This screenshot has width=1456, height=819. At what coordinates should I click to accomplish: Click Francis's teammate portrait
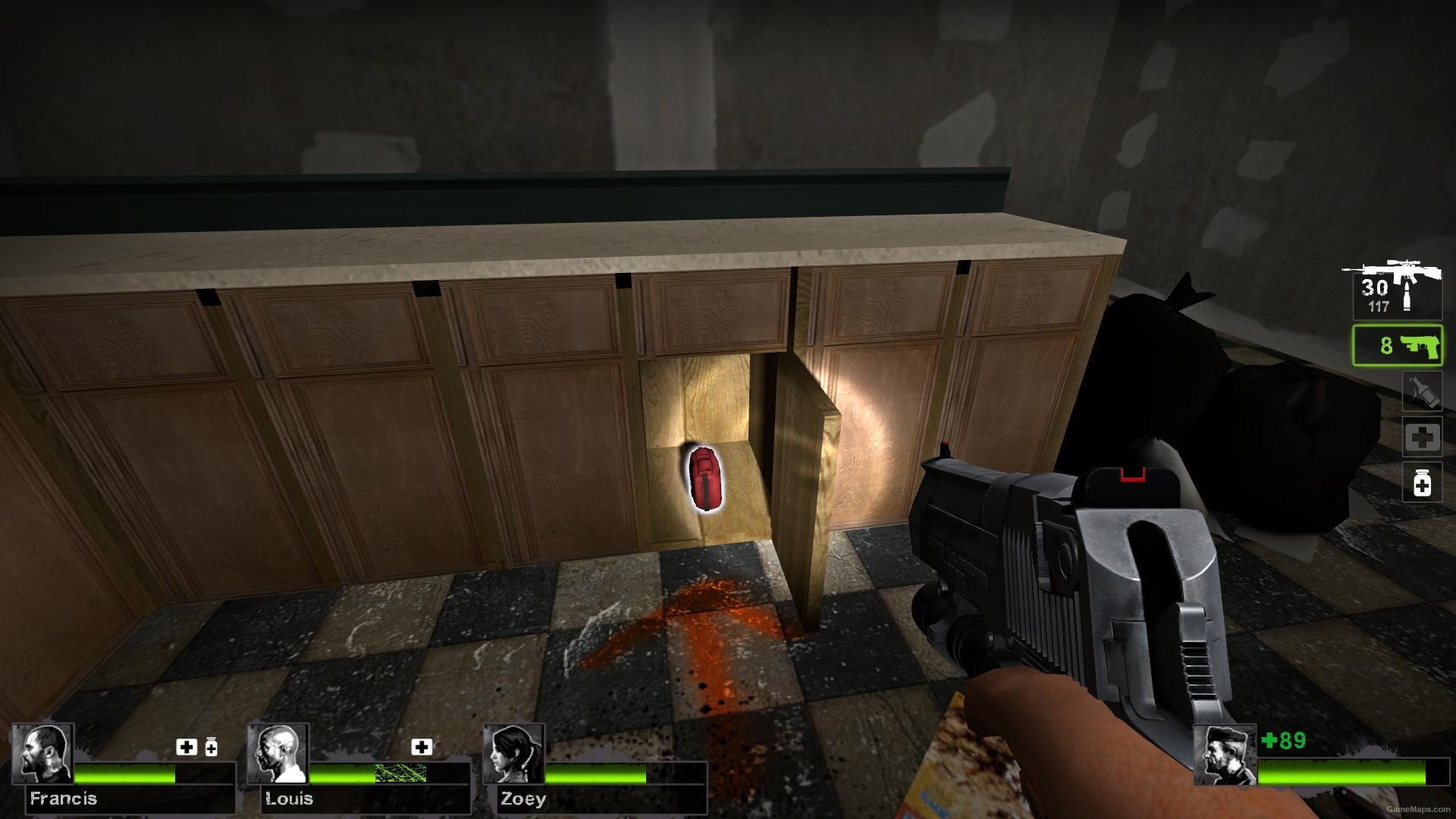tap(43, 754)
